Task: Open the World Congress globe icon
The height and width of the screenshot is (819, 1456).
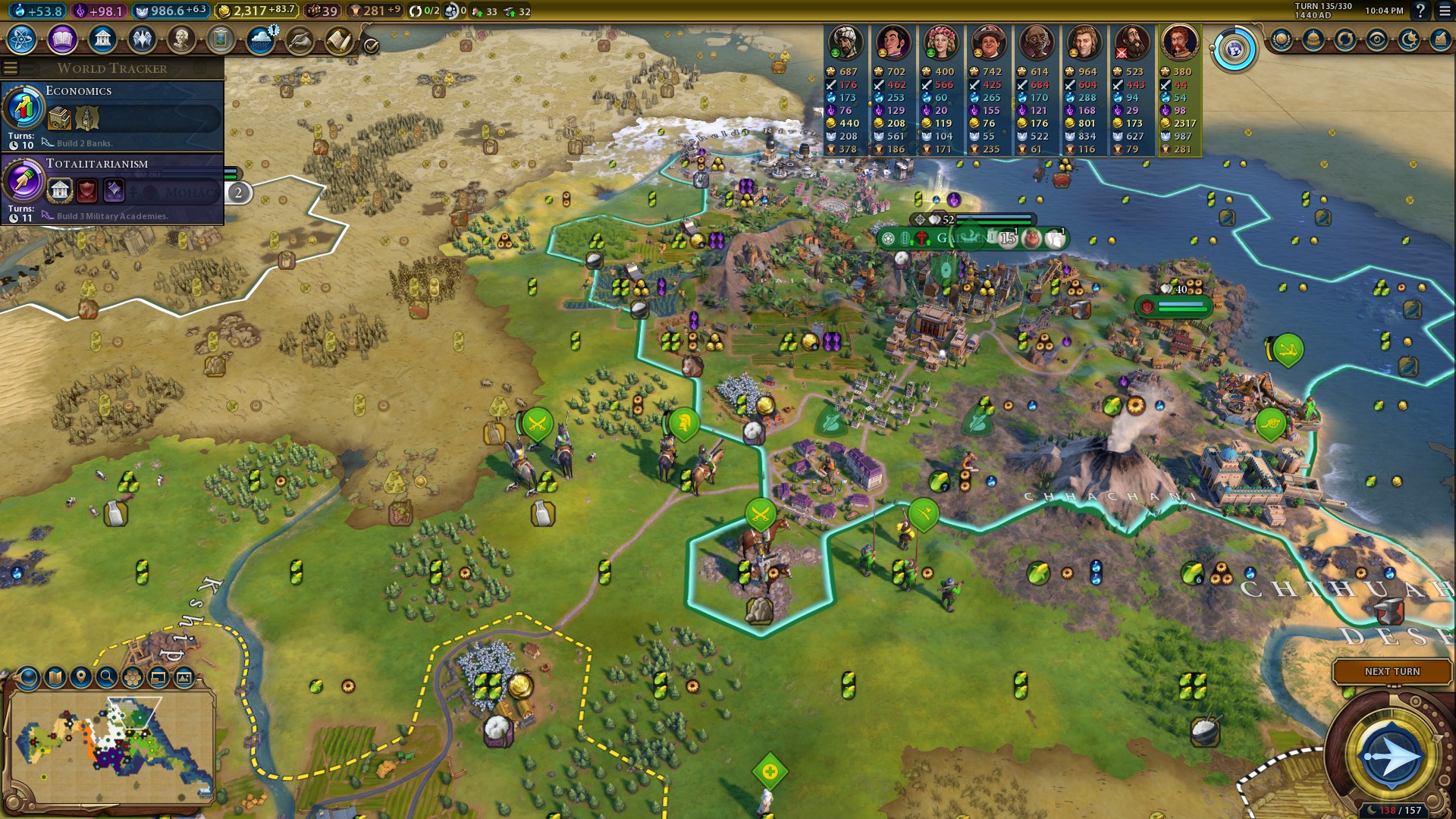Action: coord(1235,50)
